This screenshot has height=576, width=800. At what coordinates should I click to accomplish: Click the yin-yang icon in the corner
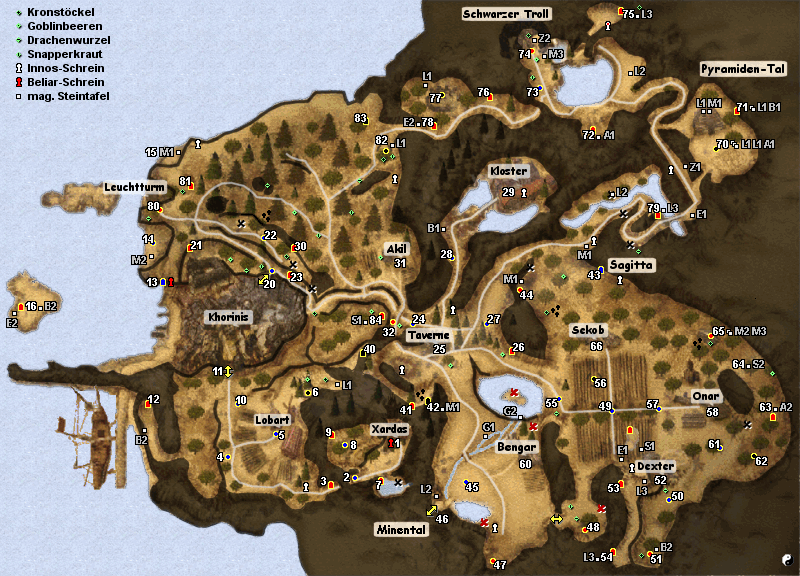click(786, 561)
